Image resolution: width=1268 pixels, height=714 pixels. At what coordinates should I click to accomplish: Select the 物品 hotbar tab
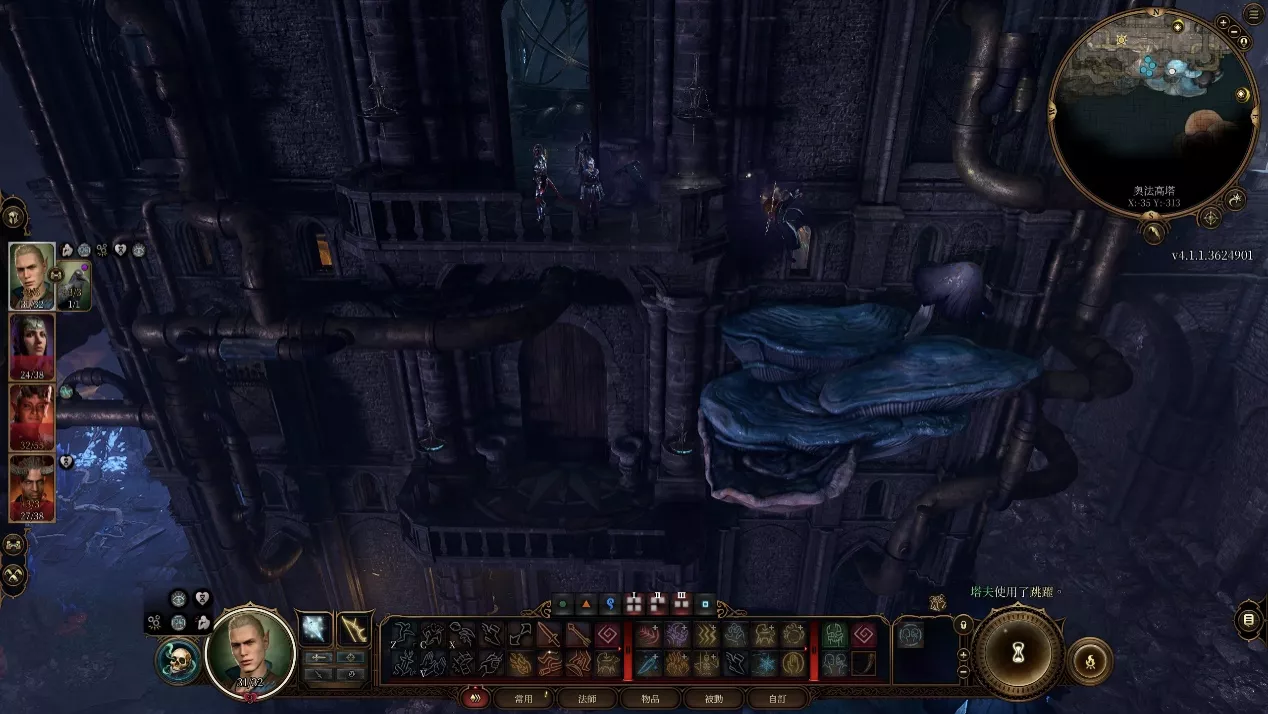tap(649, 698)
